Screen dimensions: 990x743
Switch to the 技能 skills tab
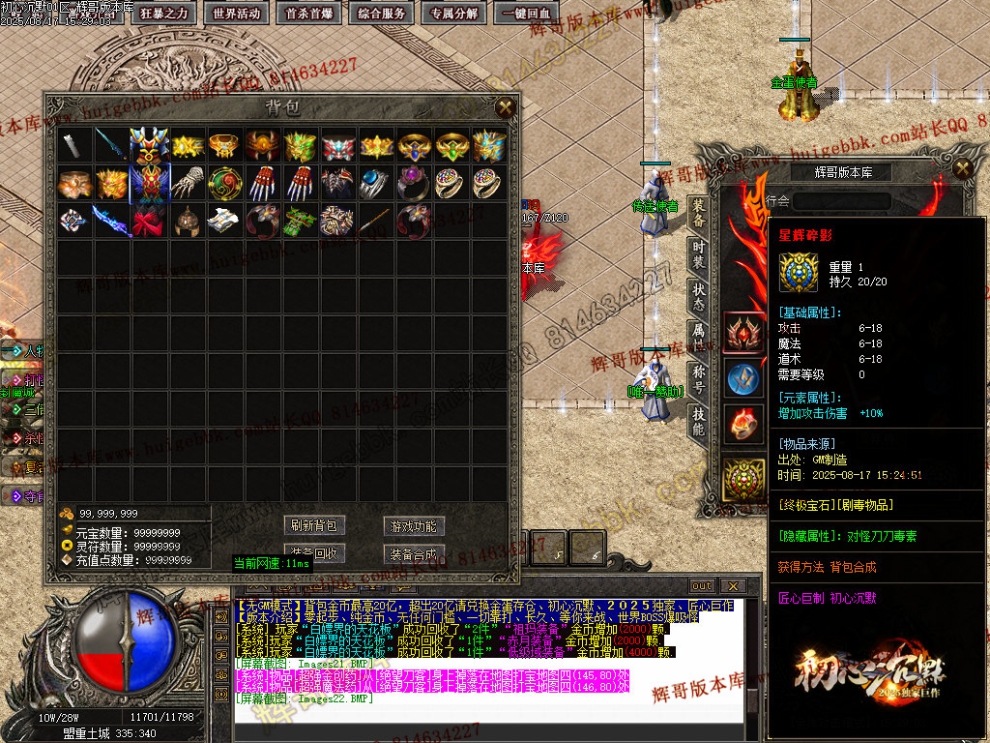click(x=699, y=421)
